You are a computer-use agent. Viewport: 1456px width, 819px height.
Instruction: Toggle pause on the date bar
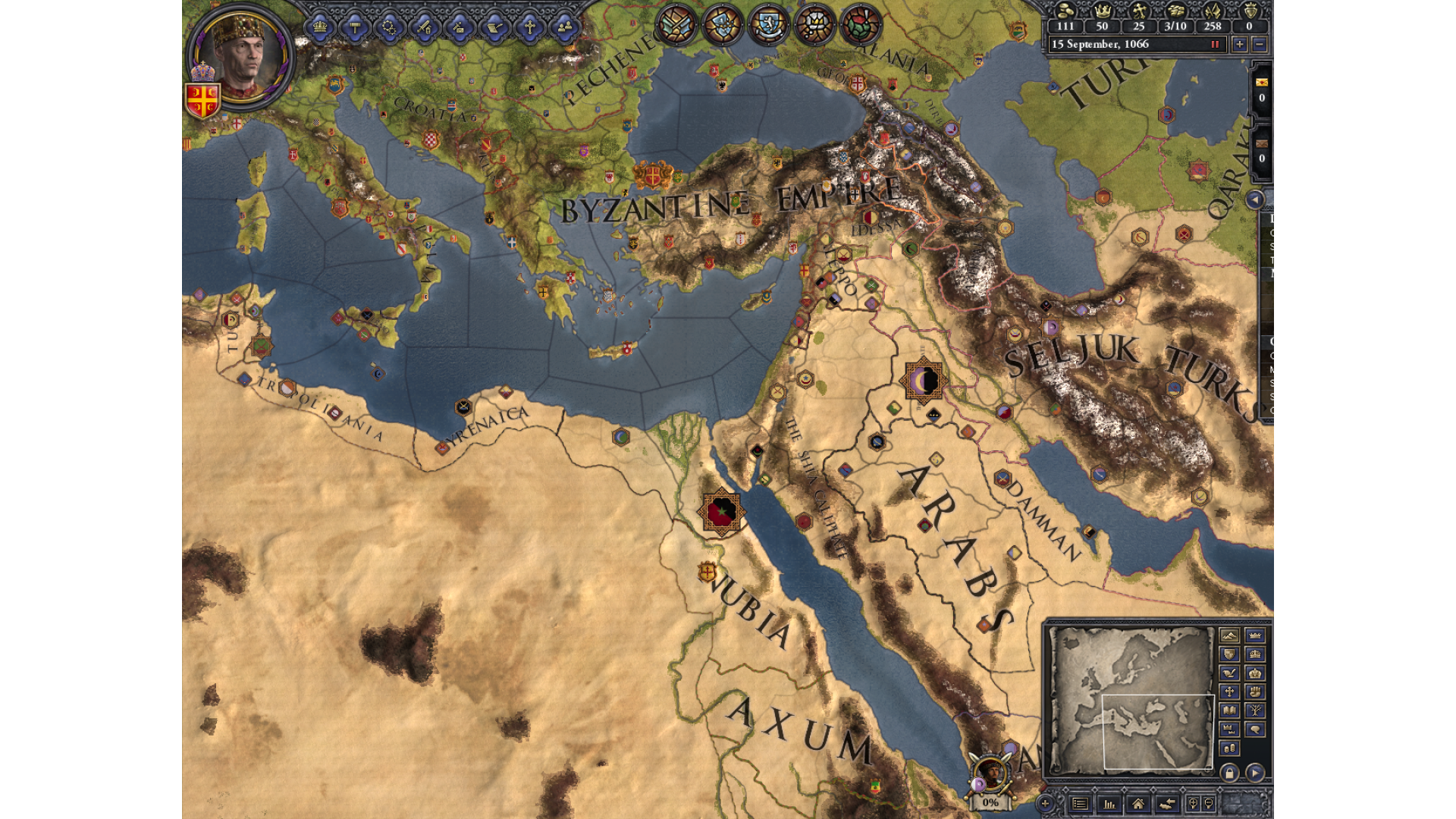click(x=1215, y=44)
